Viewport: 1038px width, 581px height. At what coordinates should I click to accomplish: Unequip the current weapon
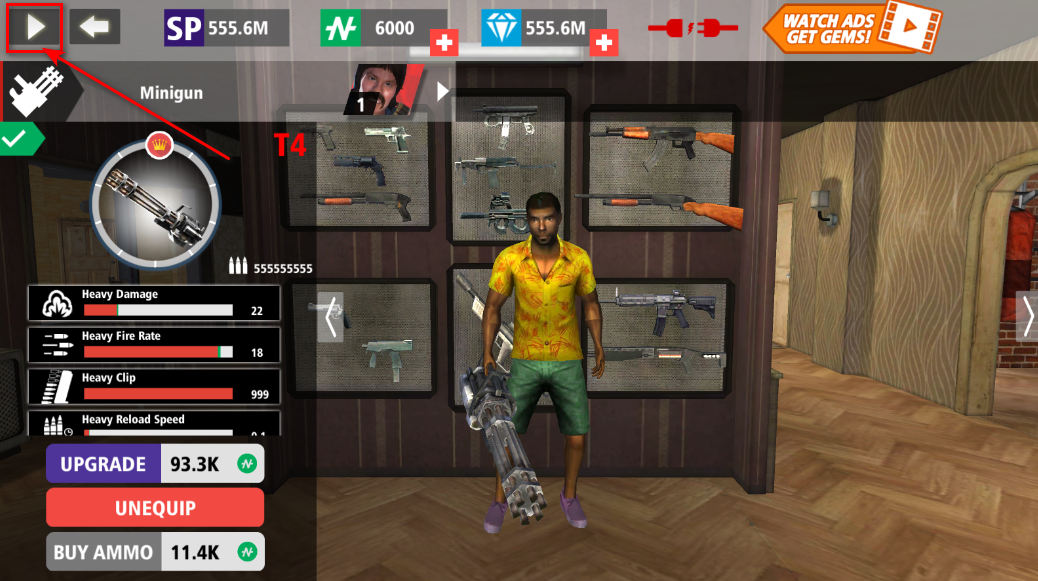point(155,507)
